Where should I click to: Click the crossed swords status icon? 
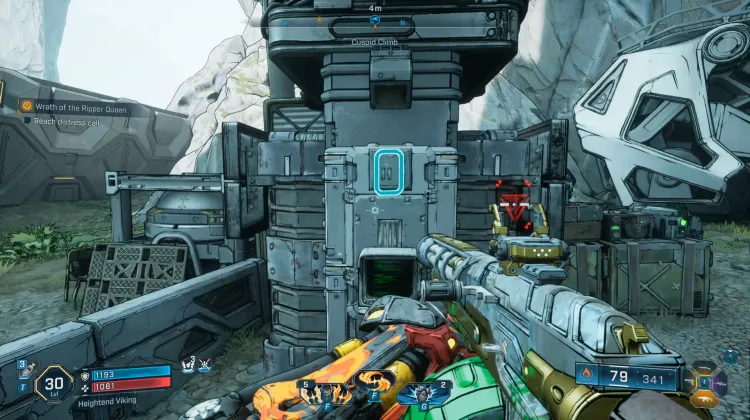204,367
